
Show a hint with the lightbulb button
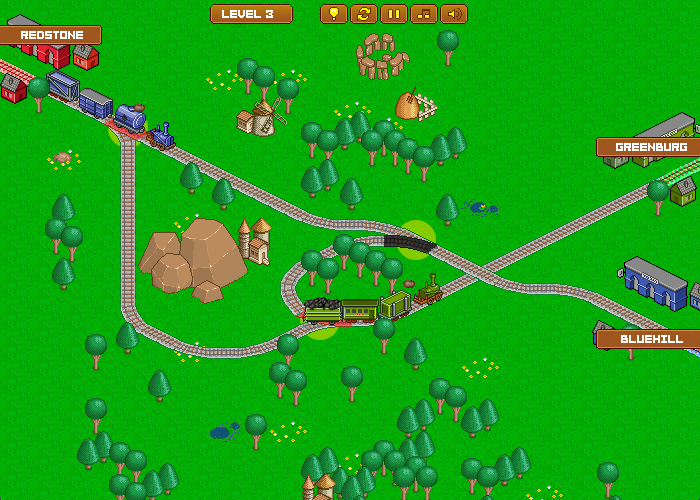(x=334, y=14)
